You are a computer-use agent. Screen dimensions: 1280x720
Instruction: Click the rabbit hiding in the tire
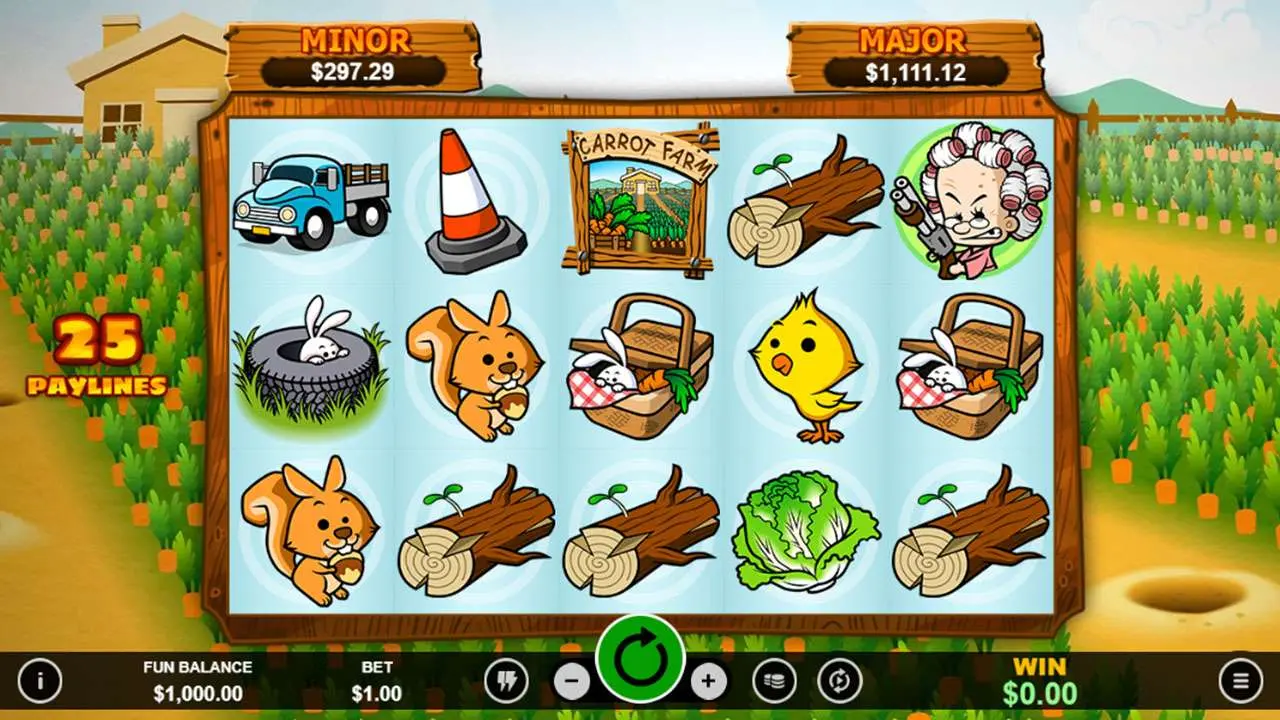[x=312, y=367]
